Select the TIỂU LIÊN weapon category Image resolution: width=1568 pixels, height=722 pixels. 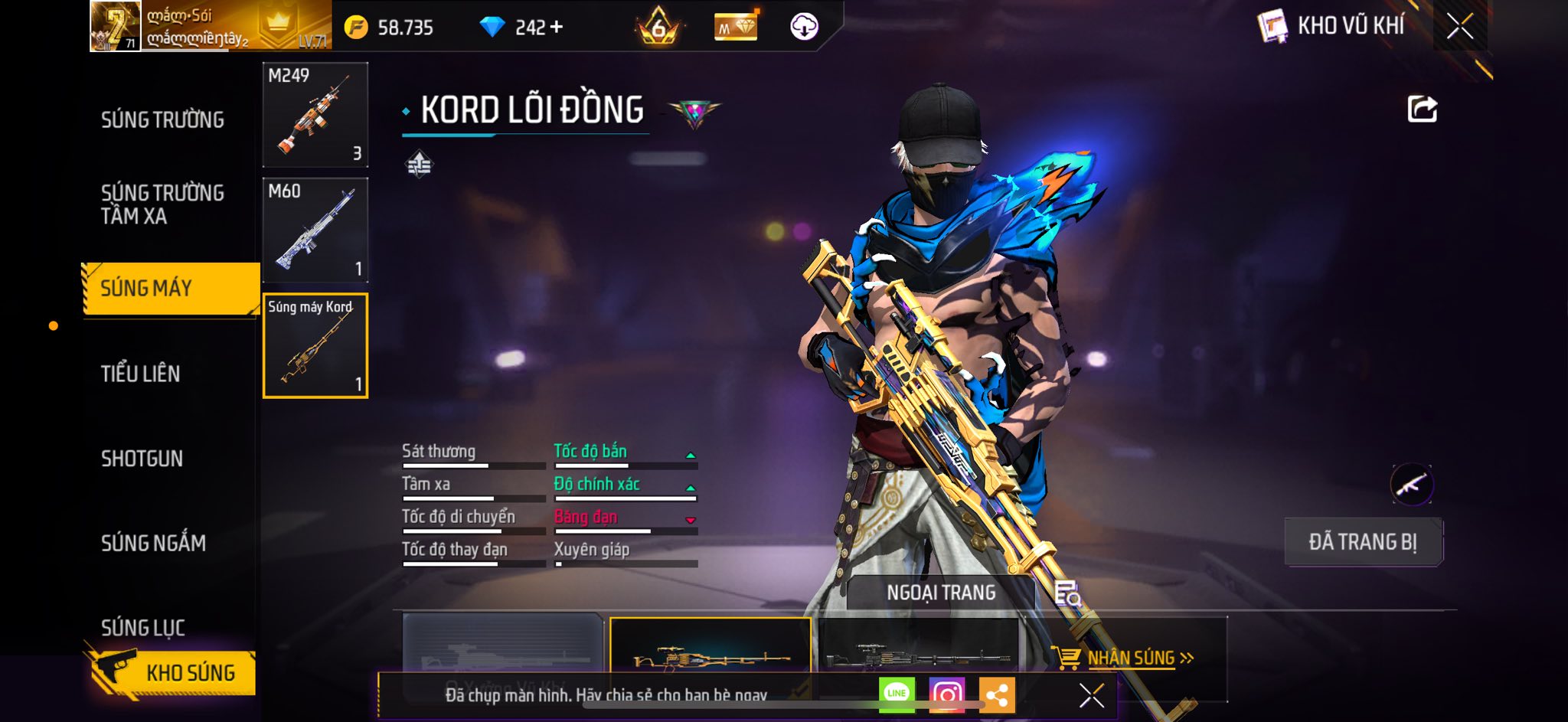(141, 374)
